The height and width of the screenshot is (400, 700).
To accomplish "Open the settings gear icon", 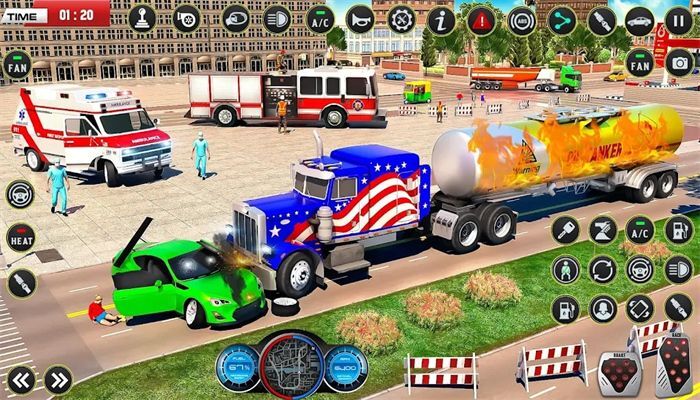I will [401, 19].
